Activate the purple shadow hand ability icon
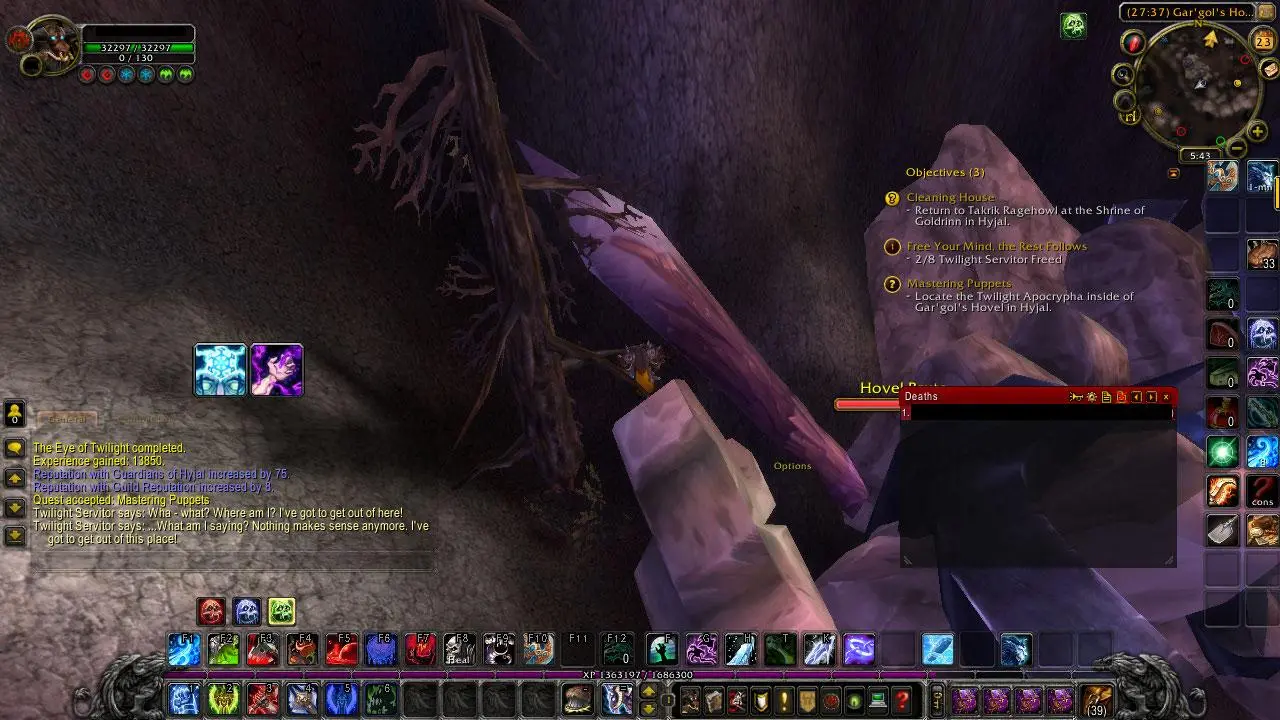 tap(277, 370)
